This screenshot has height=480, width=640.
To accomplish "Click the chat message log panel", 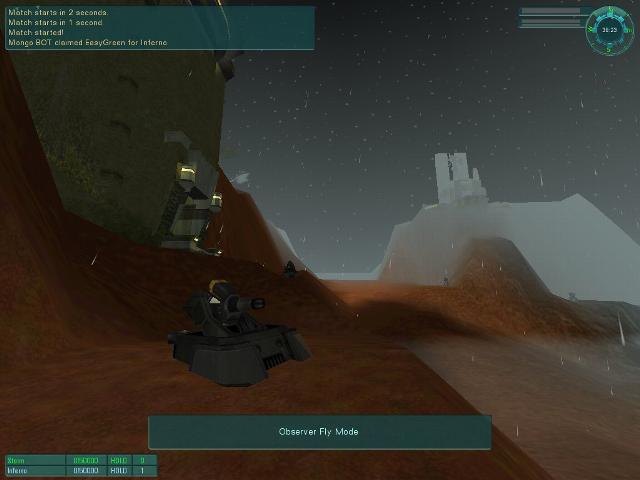I will [x=160, y=27].
